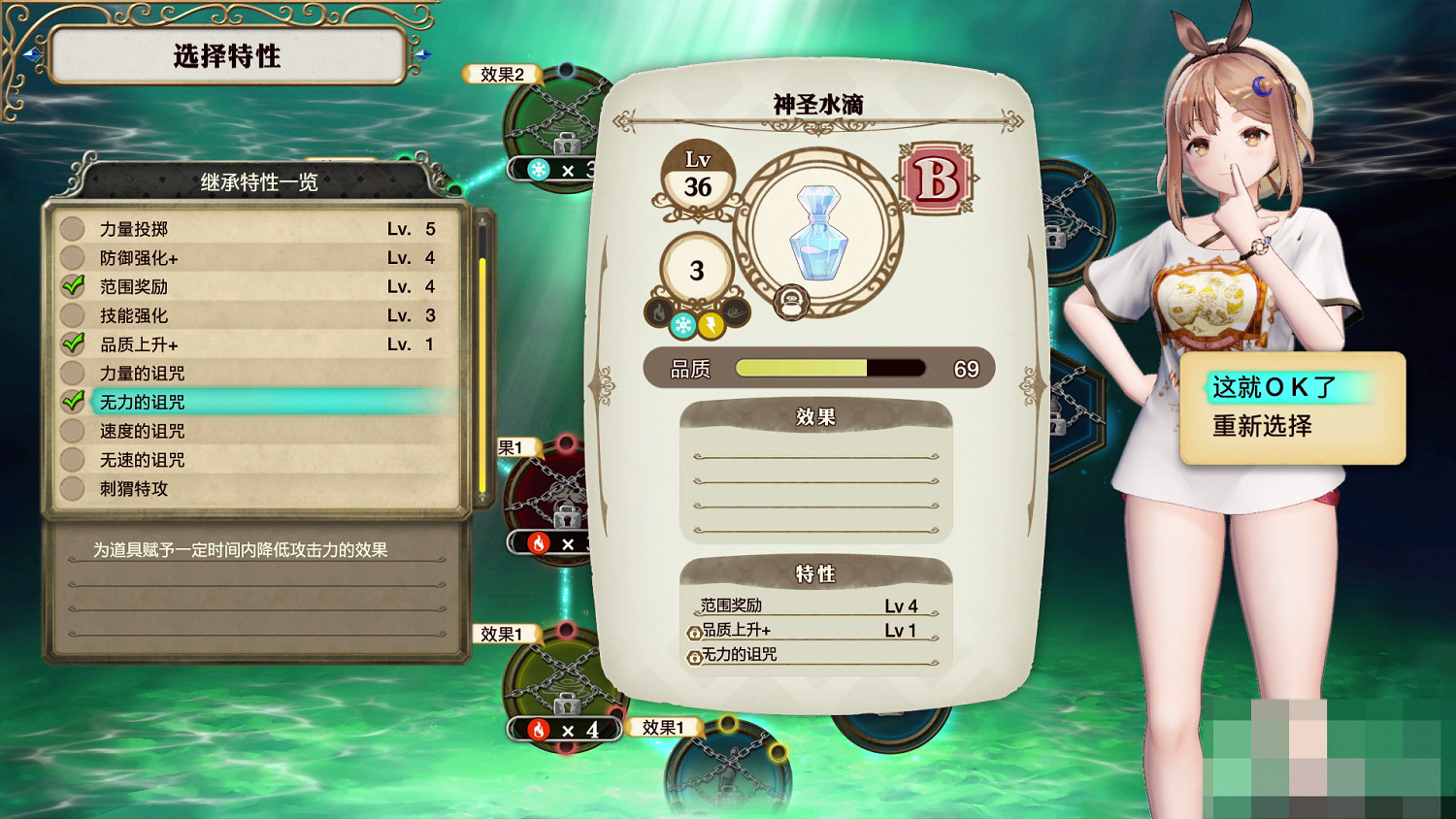Click the 继承特性一览 panel header

pos(258,180)
